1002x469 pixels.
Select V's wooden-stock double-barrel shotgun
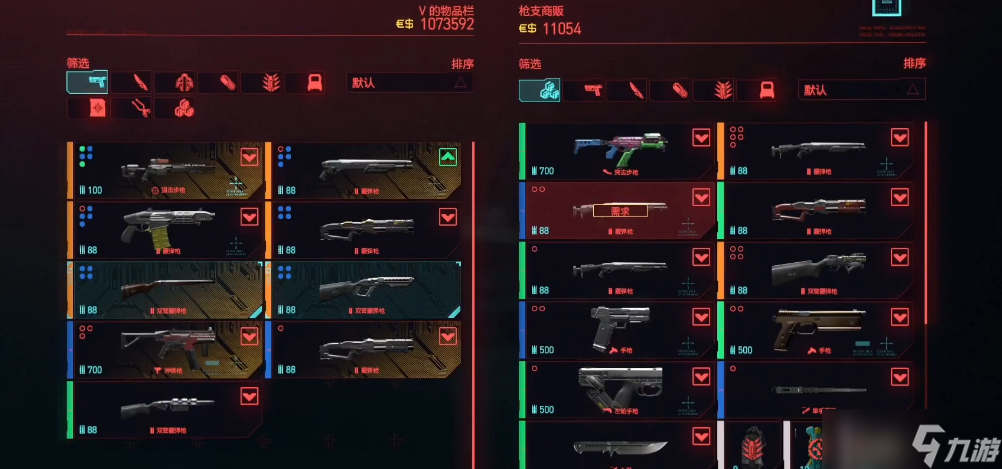tap(166, 290)
